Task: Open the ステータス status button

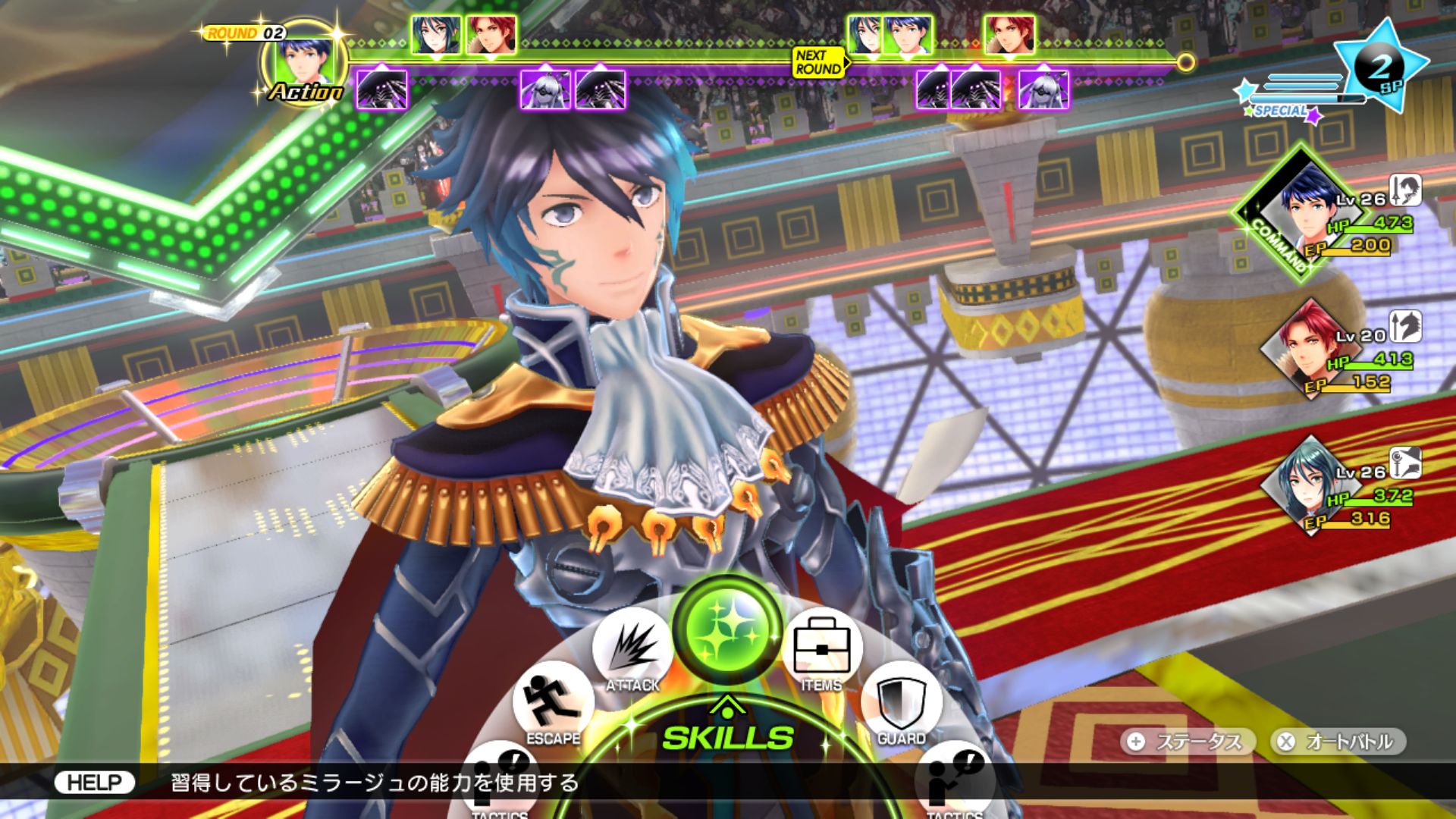Action: click(x=1186, y=742)
